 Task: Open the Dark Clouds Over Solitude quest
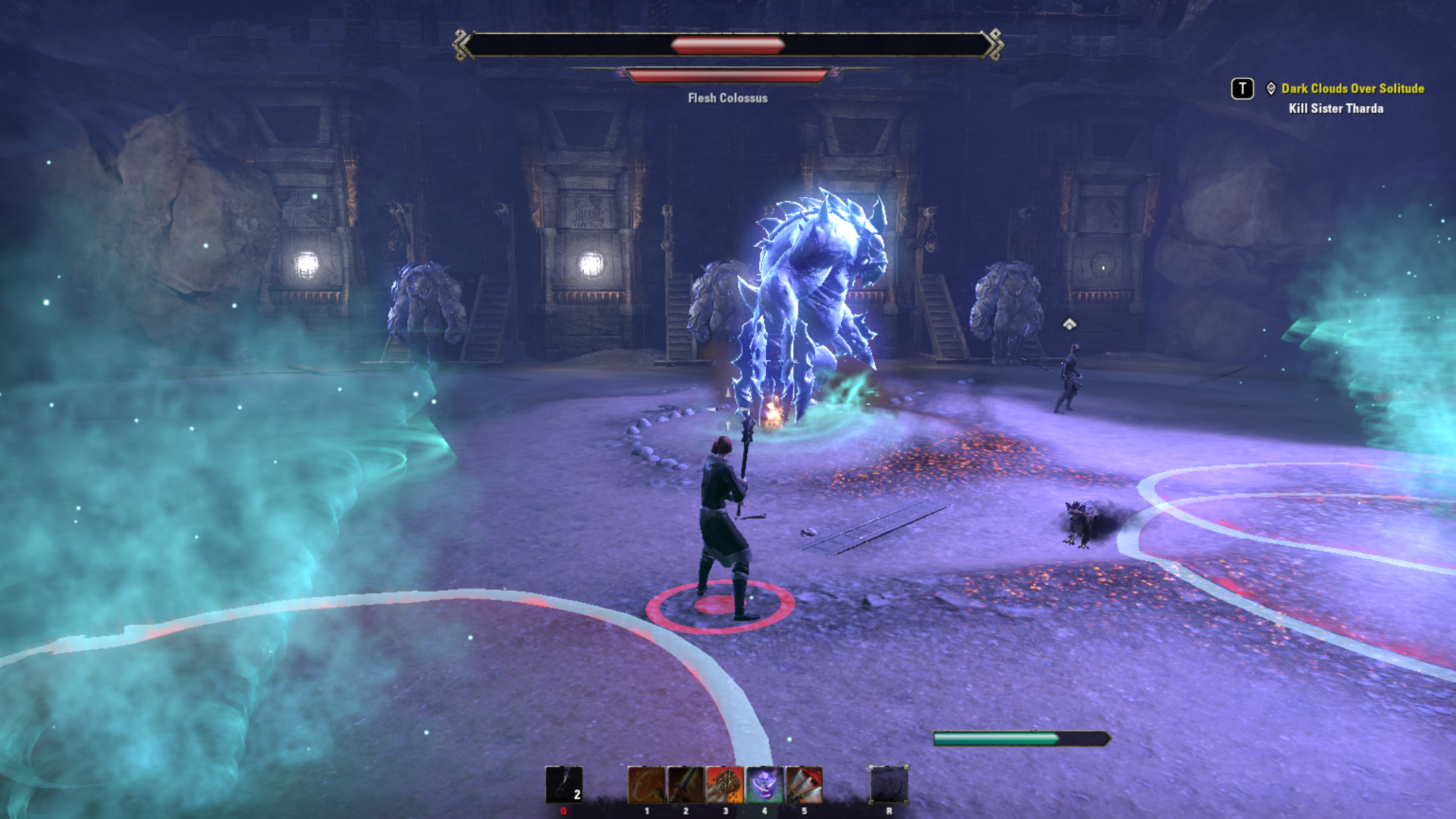click(1352, 89)
